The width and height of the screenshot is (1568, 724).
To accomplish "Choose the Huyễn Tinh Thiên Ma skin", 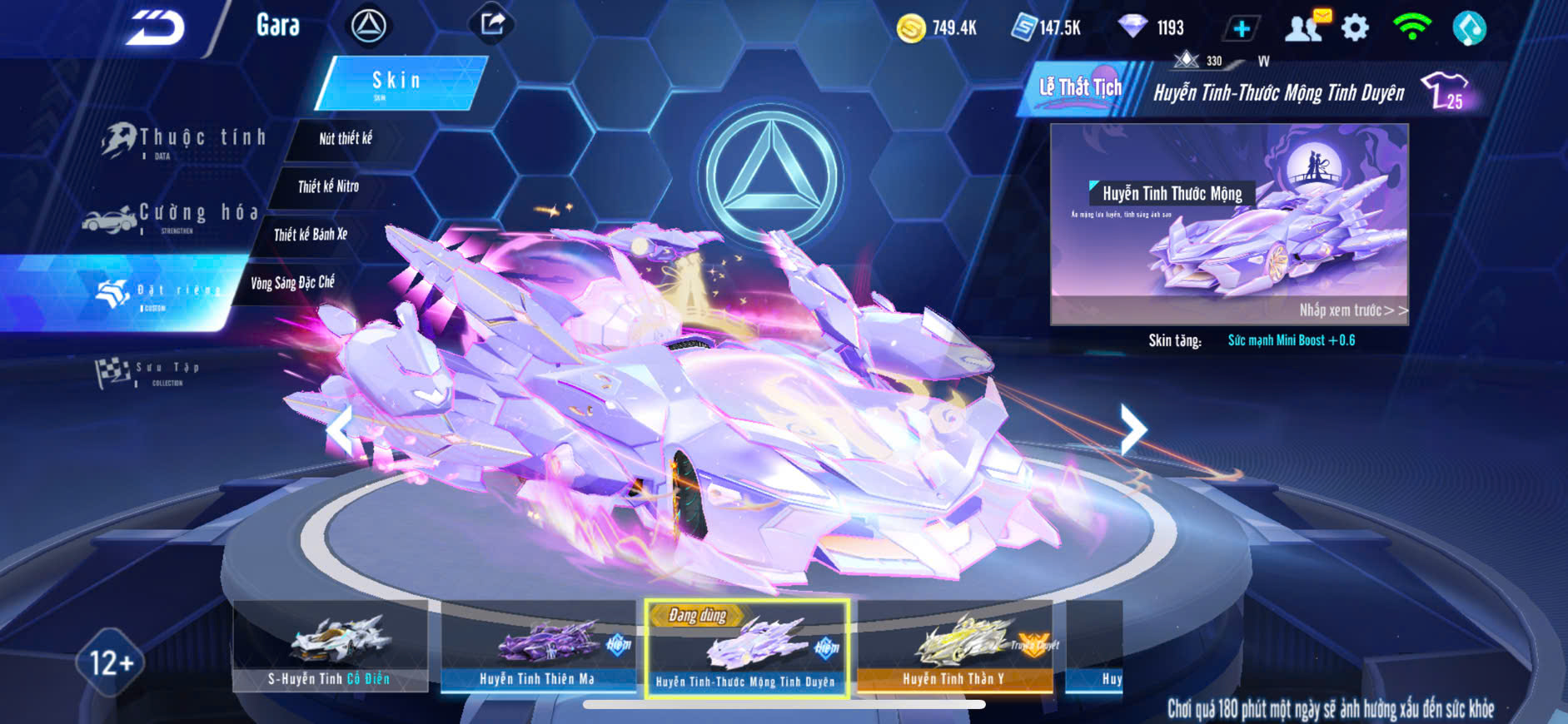I will coord(538,646).
